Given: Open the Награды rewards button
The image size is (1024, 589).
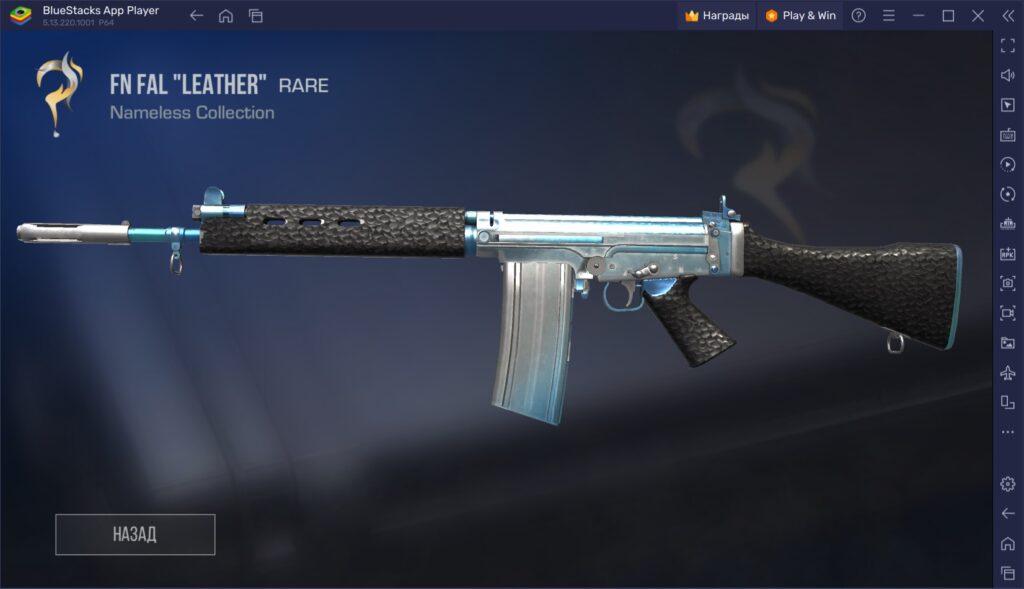Looking at the screenshot, I should [717, 15].
